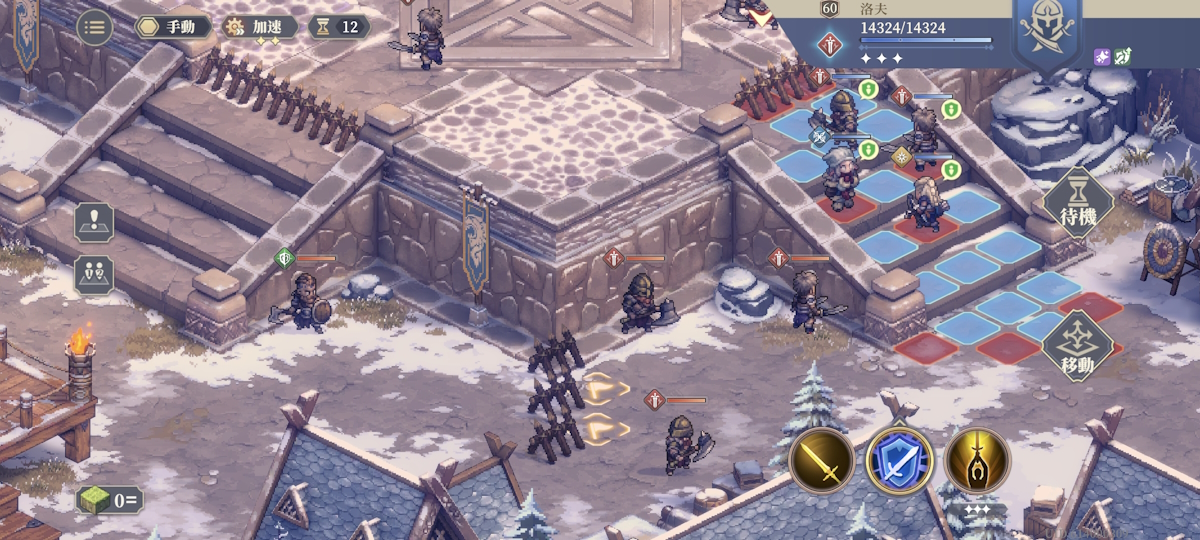Viewport: 1200px width, 540px height.
Task: Click the green cube counter button
Action: (109, 499)
